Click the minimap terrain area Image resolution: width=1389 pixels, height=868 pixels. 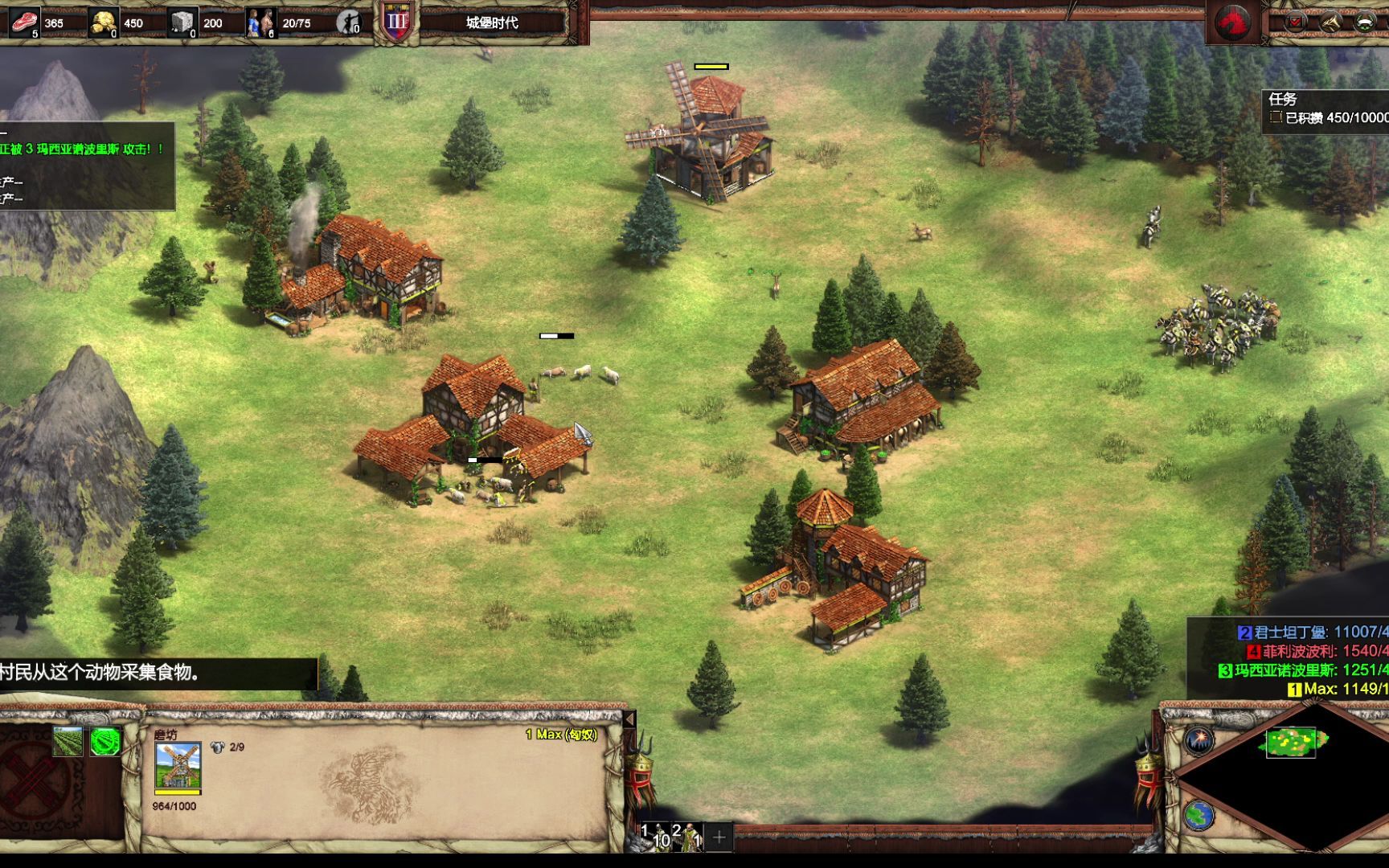1292,743
